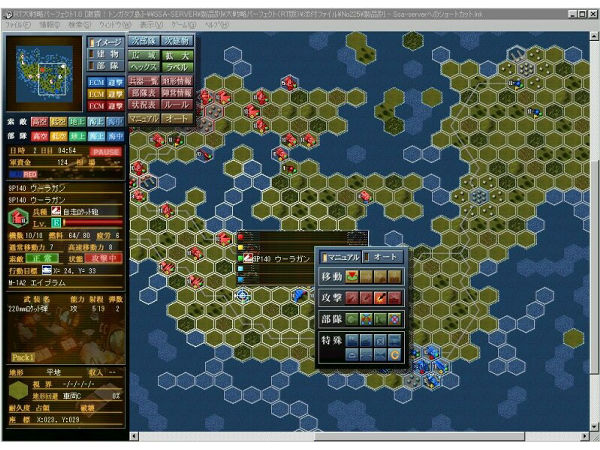The height and width of the screenshot is (450, 600).
Task: Click the 広域 wide view button
Action: pos(142,53)
